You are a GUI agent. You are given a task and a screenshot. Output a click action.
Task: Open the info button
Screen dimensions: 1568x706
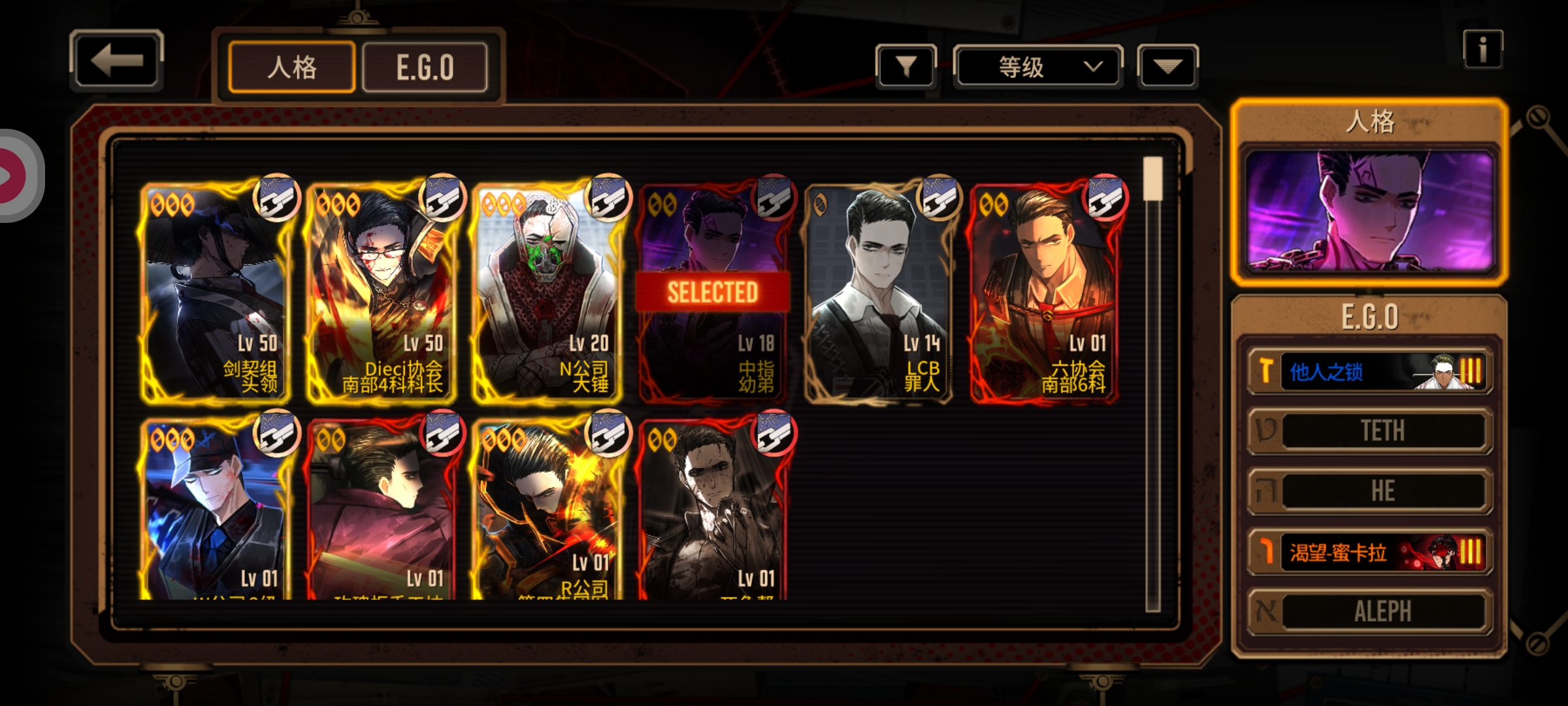pyautogui.click(x=1482, y=49)
